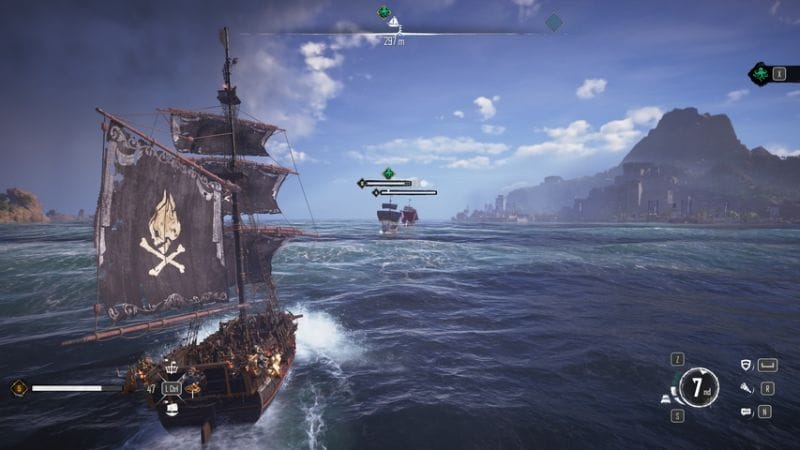The height and width of the screenshot is (450, 800).
Task: Select the bottom sail icon on weapon wheel
Action: [x=172, y=407]
